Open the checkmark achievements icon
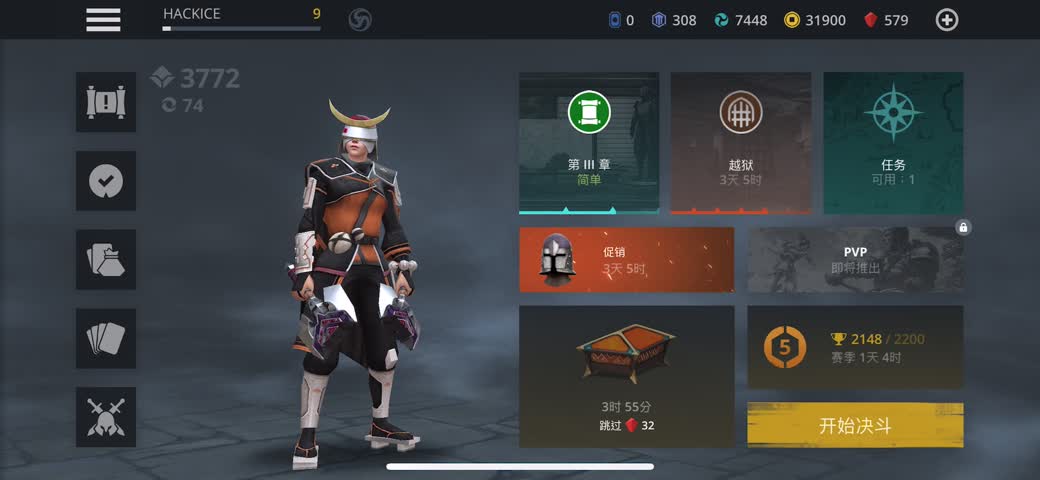This screenshot has width=1040, height=480. click(x=106, y=181)
